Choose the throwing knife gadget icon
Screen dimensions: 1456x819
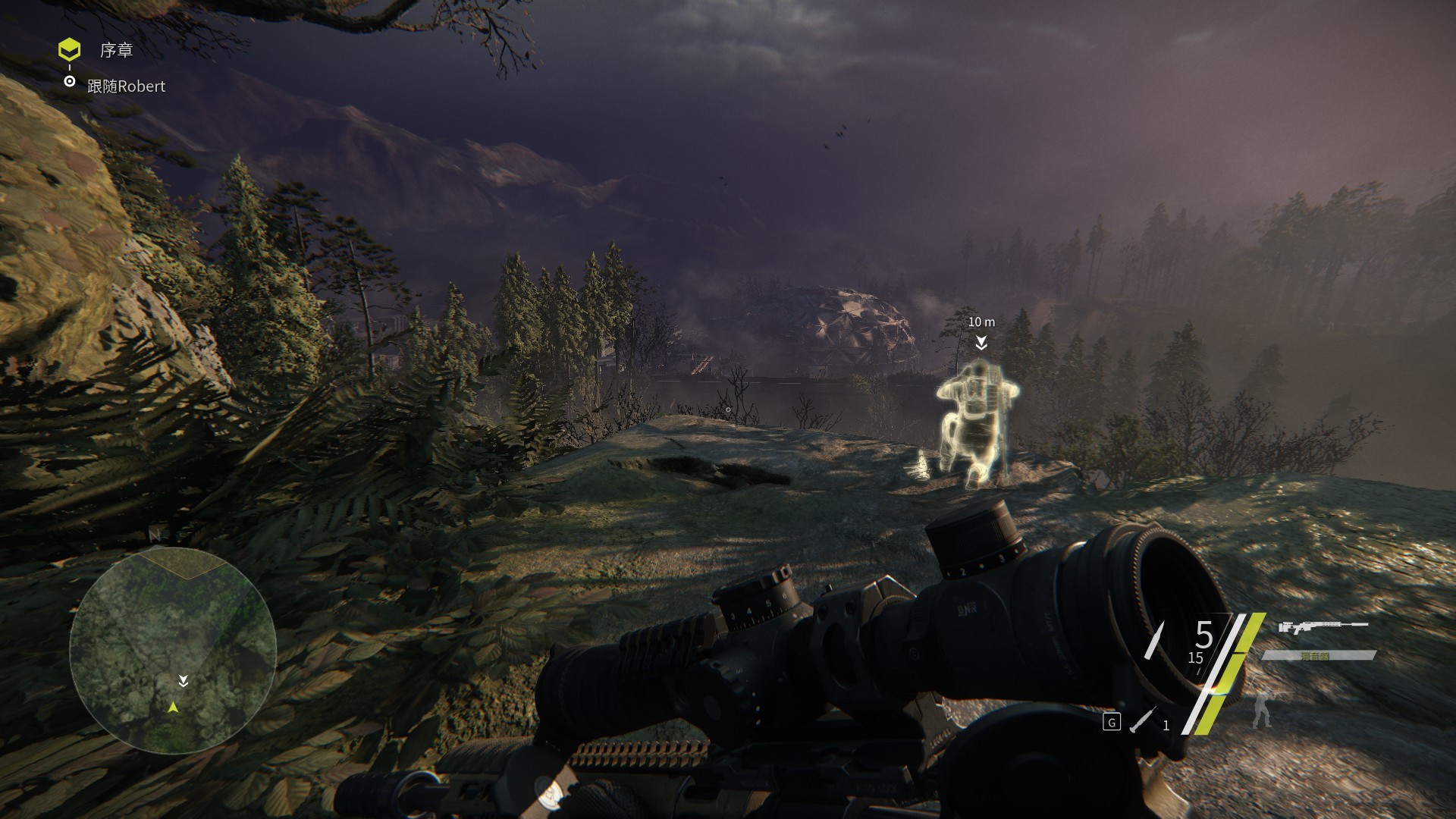coord(1142,720)
